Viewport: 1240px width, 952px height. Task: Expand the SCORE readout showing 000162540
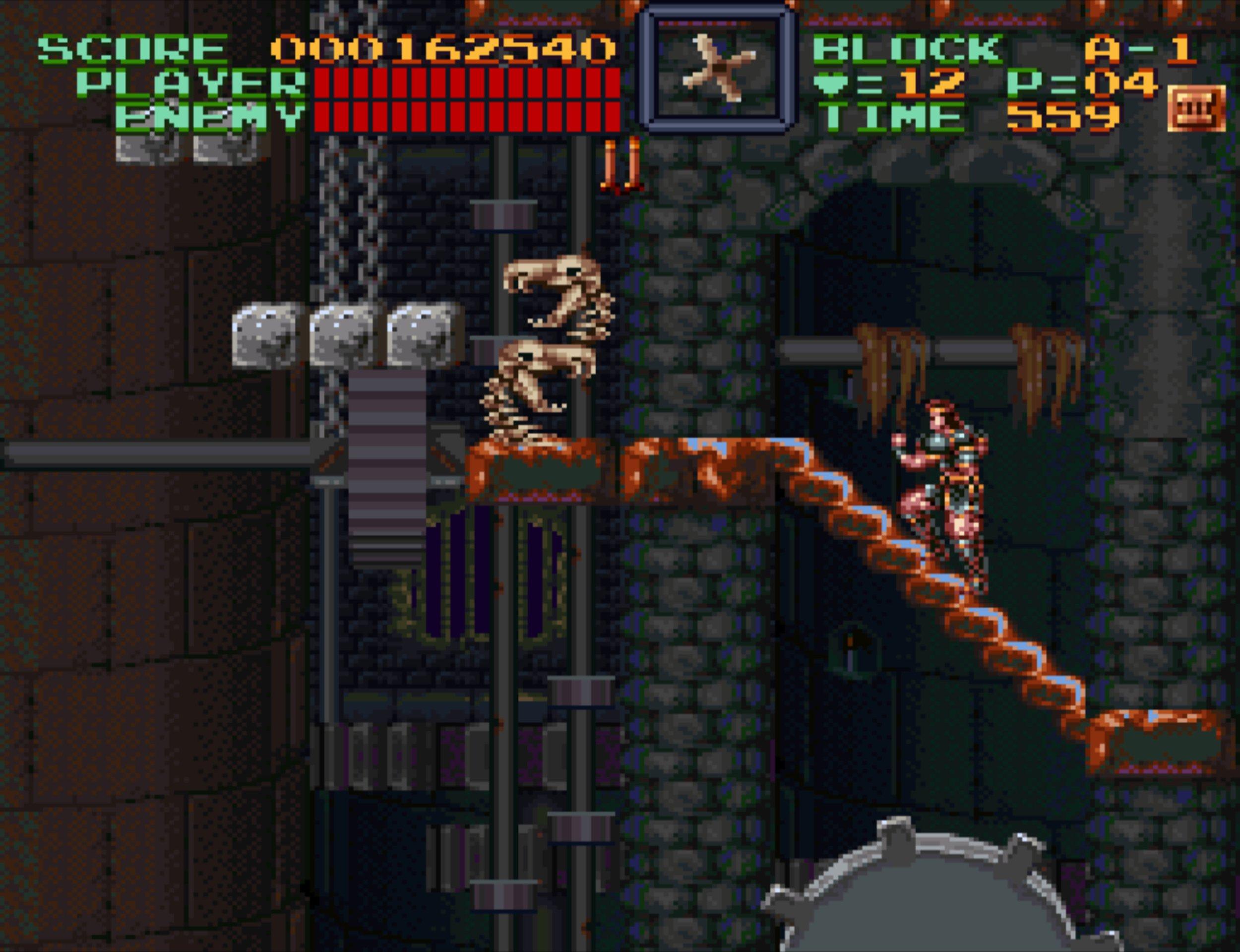tap(447, 50)
